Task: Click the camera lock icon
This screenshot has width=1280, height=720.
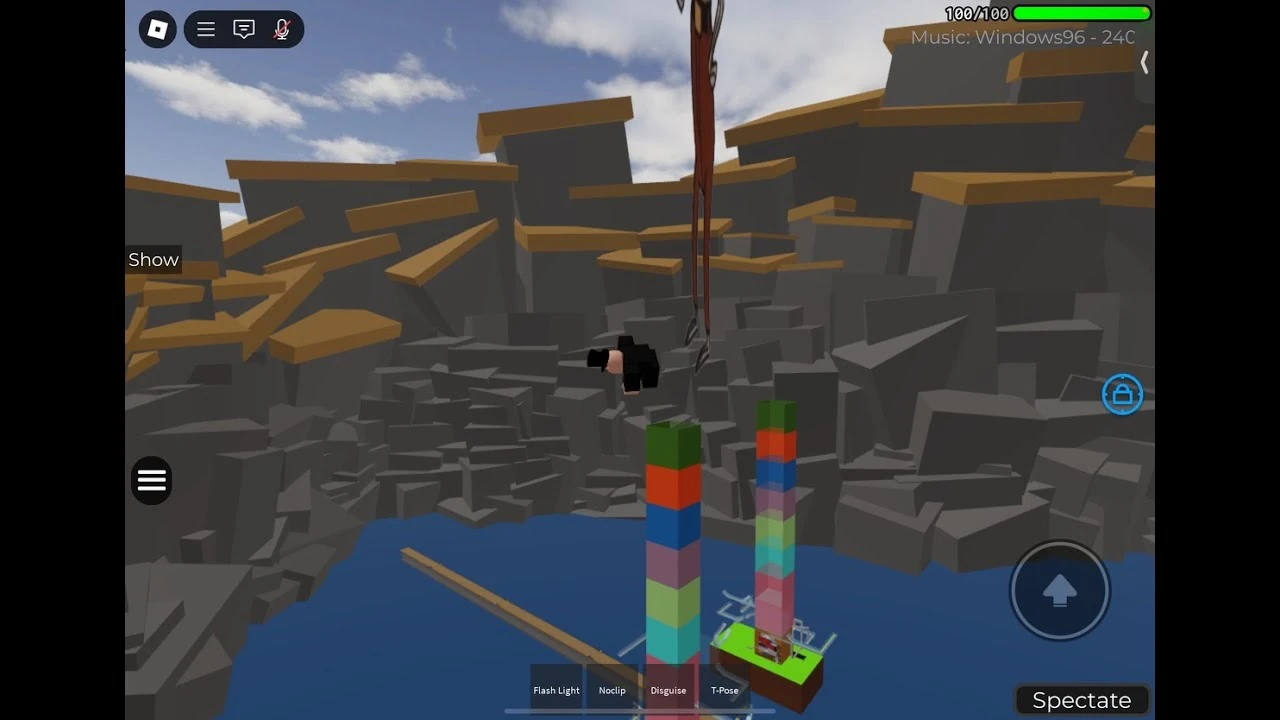Action: coord(1122,394)
